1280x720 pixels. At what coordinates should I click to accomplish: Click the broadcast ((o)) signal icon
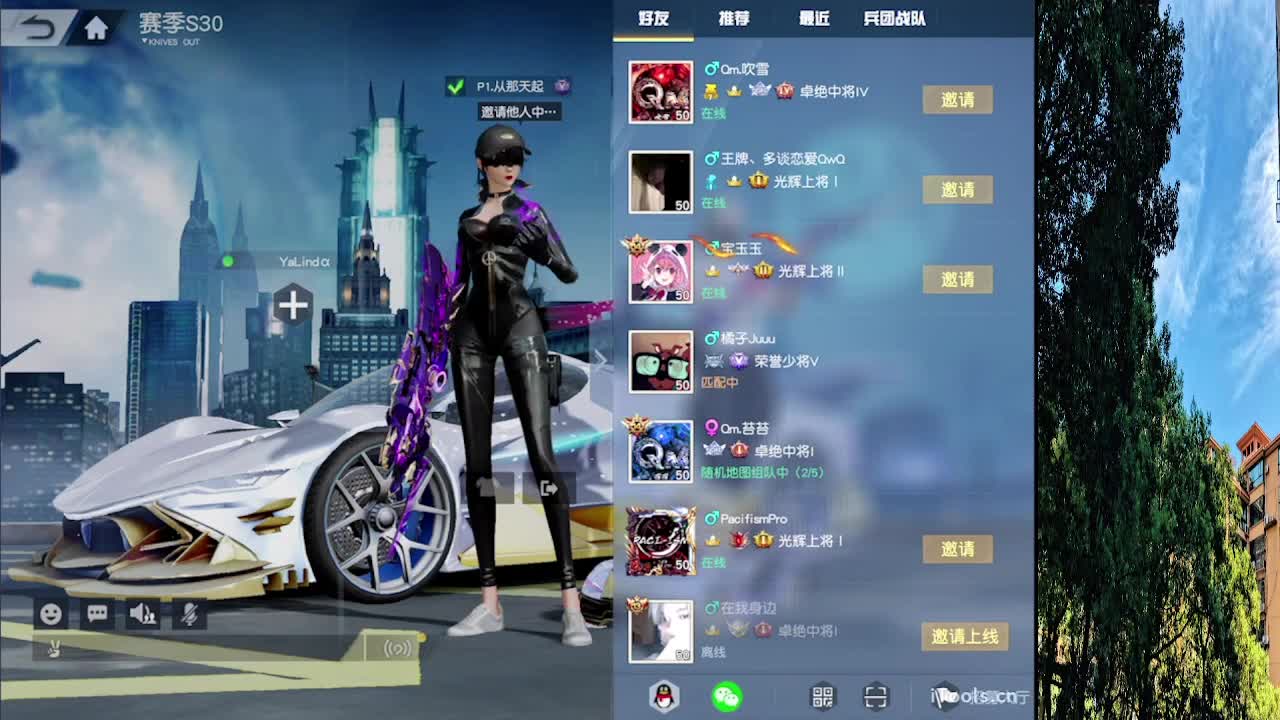[x=400, y=648]
